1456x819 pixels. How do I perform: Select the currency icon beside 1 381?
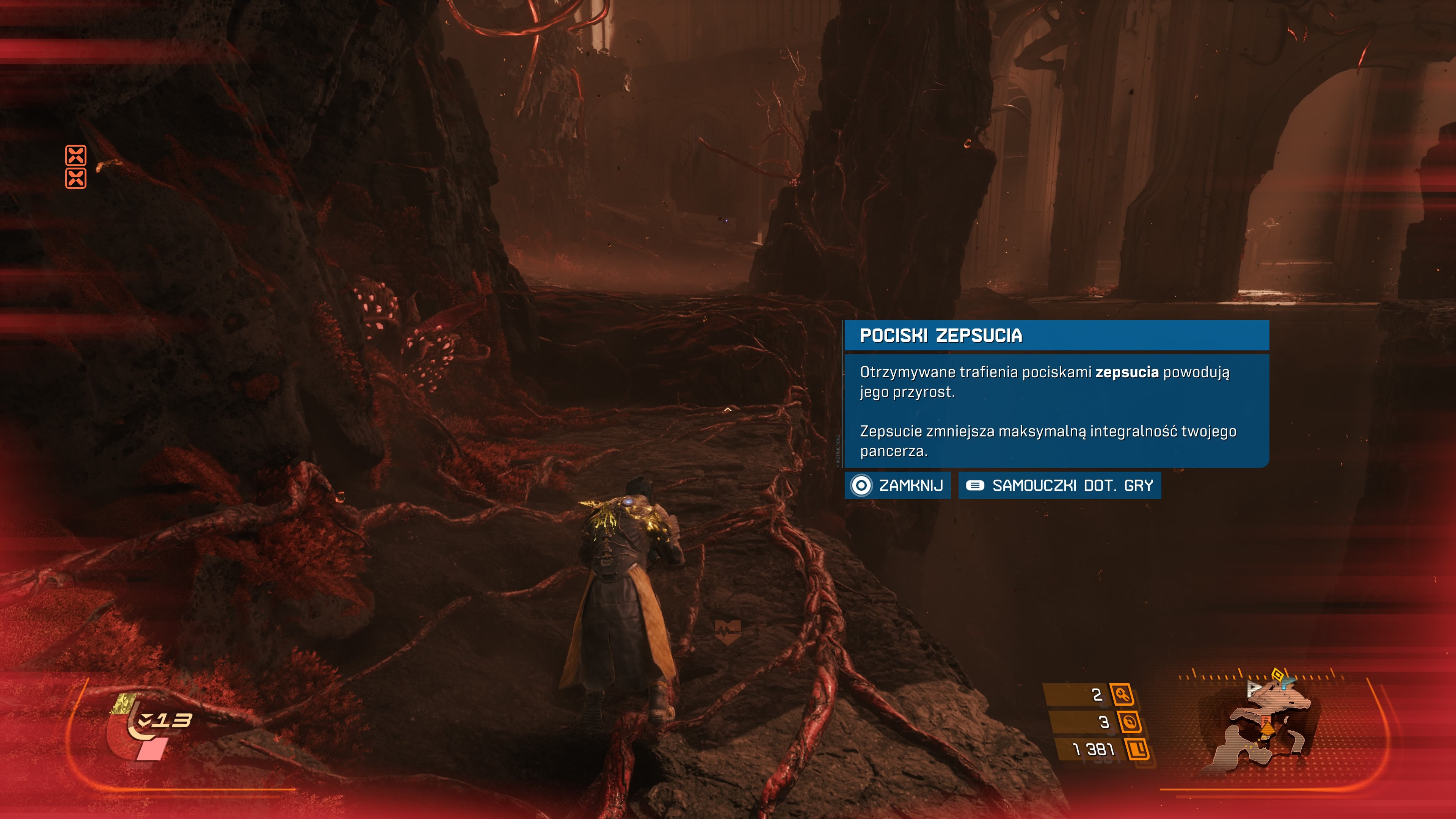click(x=1137, y=750)
